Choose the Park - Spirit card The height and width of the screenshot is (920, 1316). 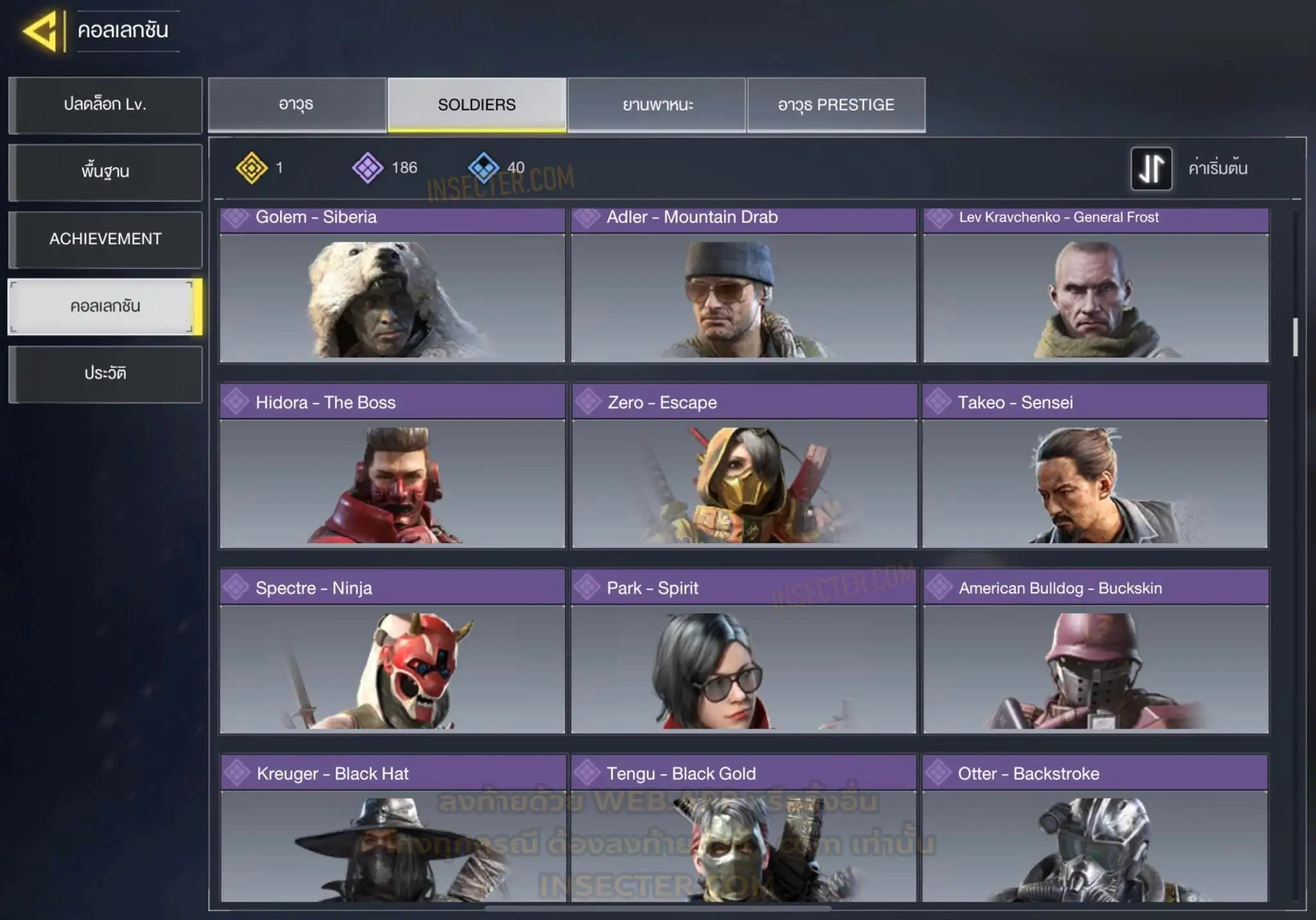[x=743, y=651]
